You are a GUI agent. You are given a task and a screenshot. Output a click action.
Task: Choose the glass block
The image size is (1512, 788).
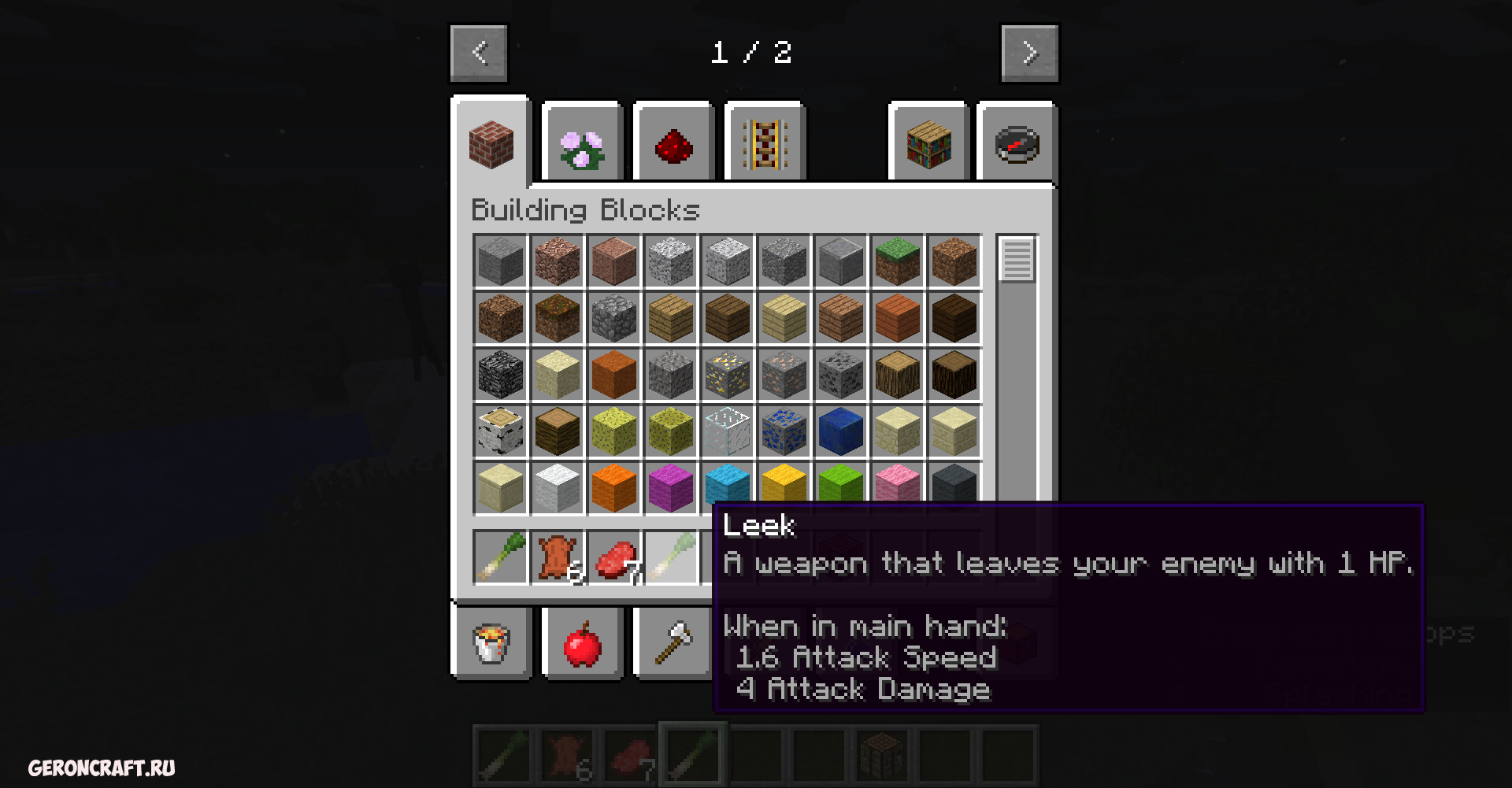pyautogui.click(x=727, y=431)
